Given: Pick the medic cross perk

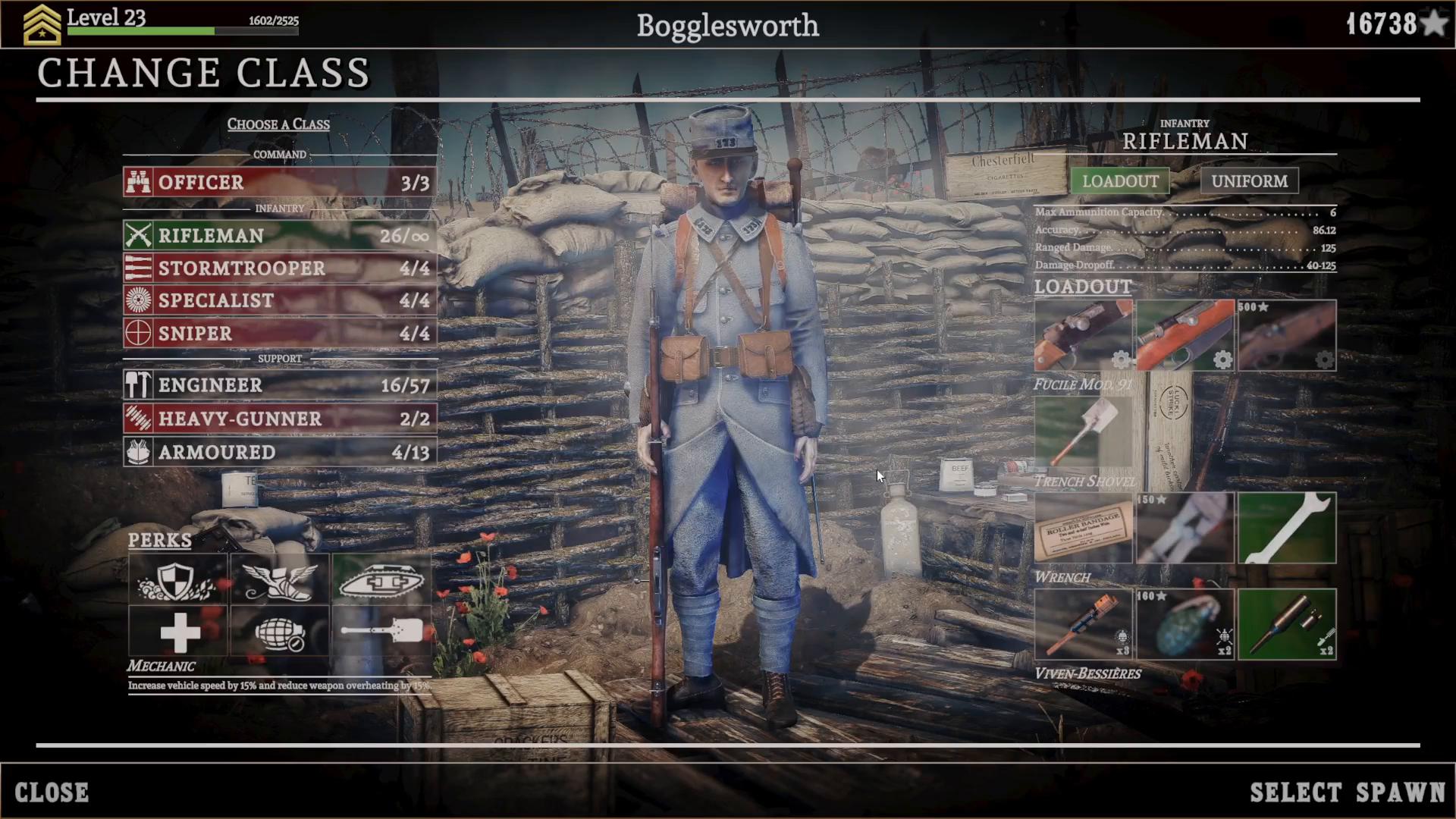Looking at the screenshot, I should (x=178, y=632).
